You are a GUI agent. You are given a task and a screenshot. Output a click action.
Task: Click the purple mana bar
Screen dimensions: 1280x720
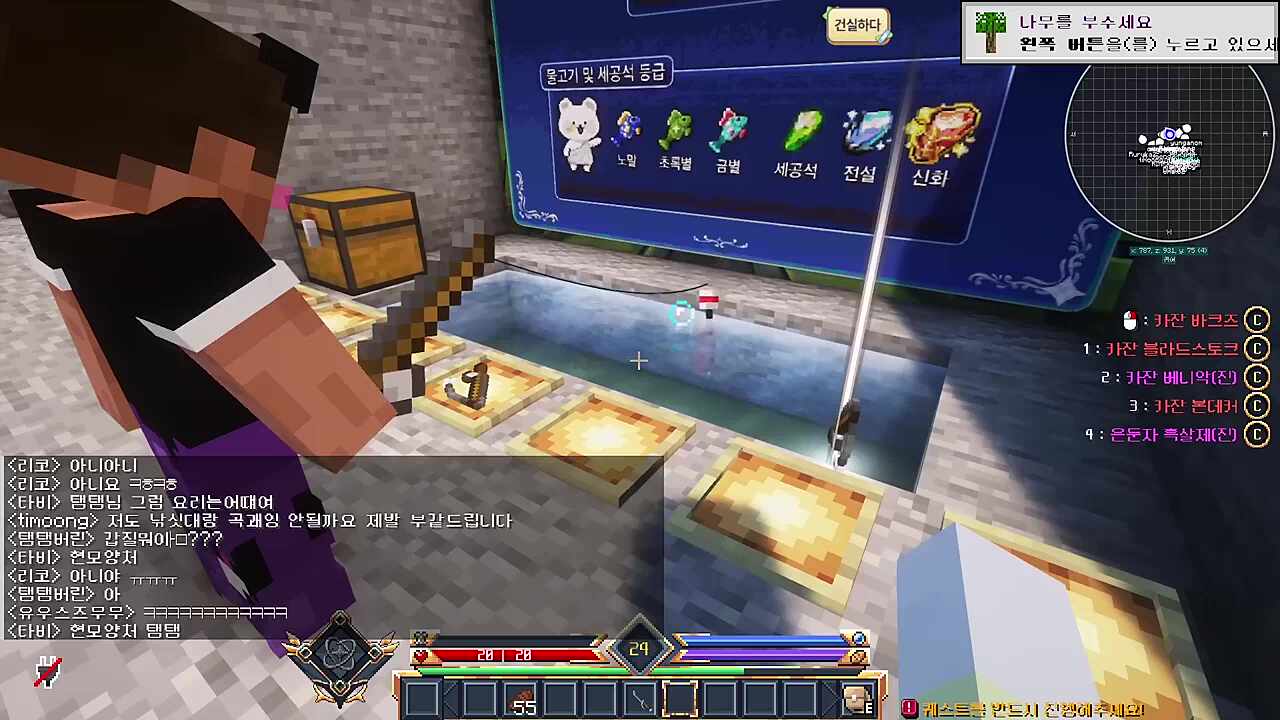click(765, 655)
